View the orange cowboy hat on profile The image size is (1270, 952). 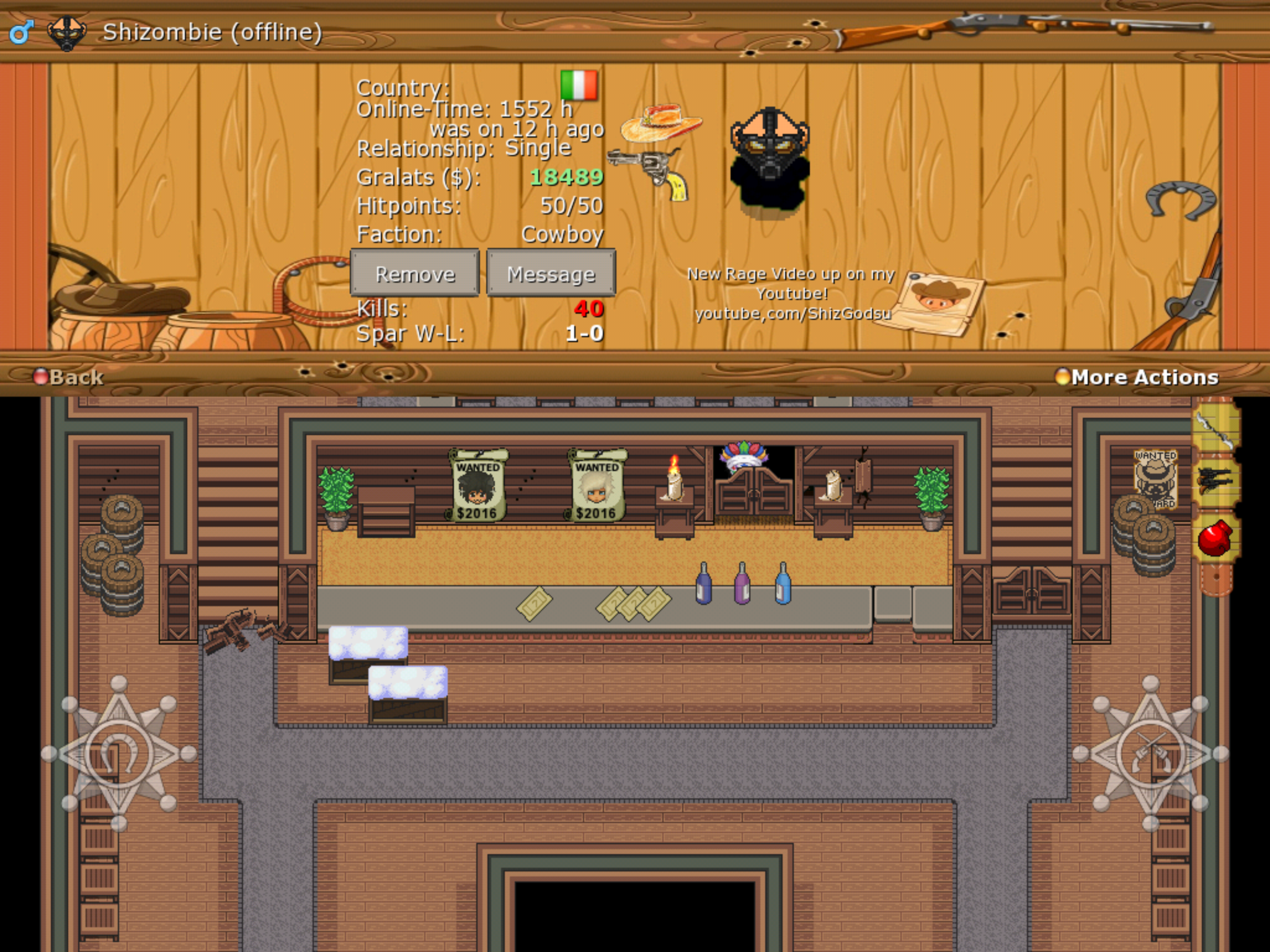pyautogui.click(x=661, y=122)
